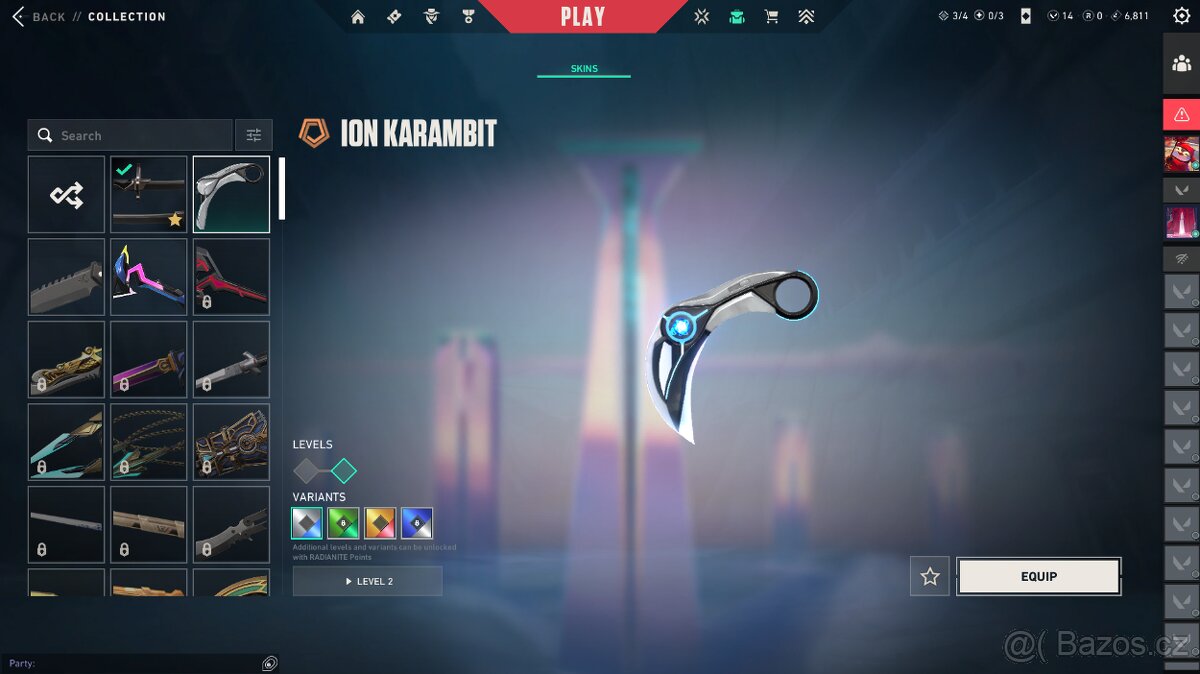The height and width of the screenshot is (674, 1200).
Task: Select the default gray knife skin
Action: pyautogui.click(x=66, y=277)
